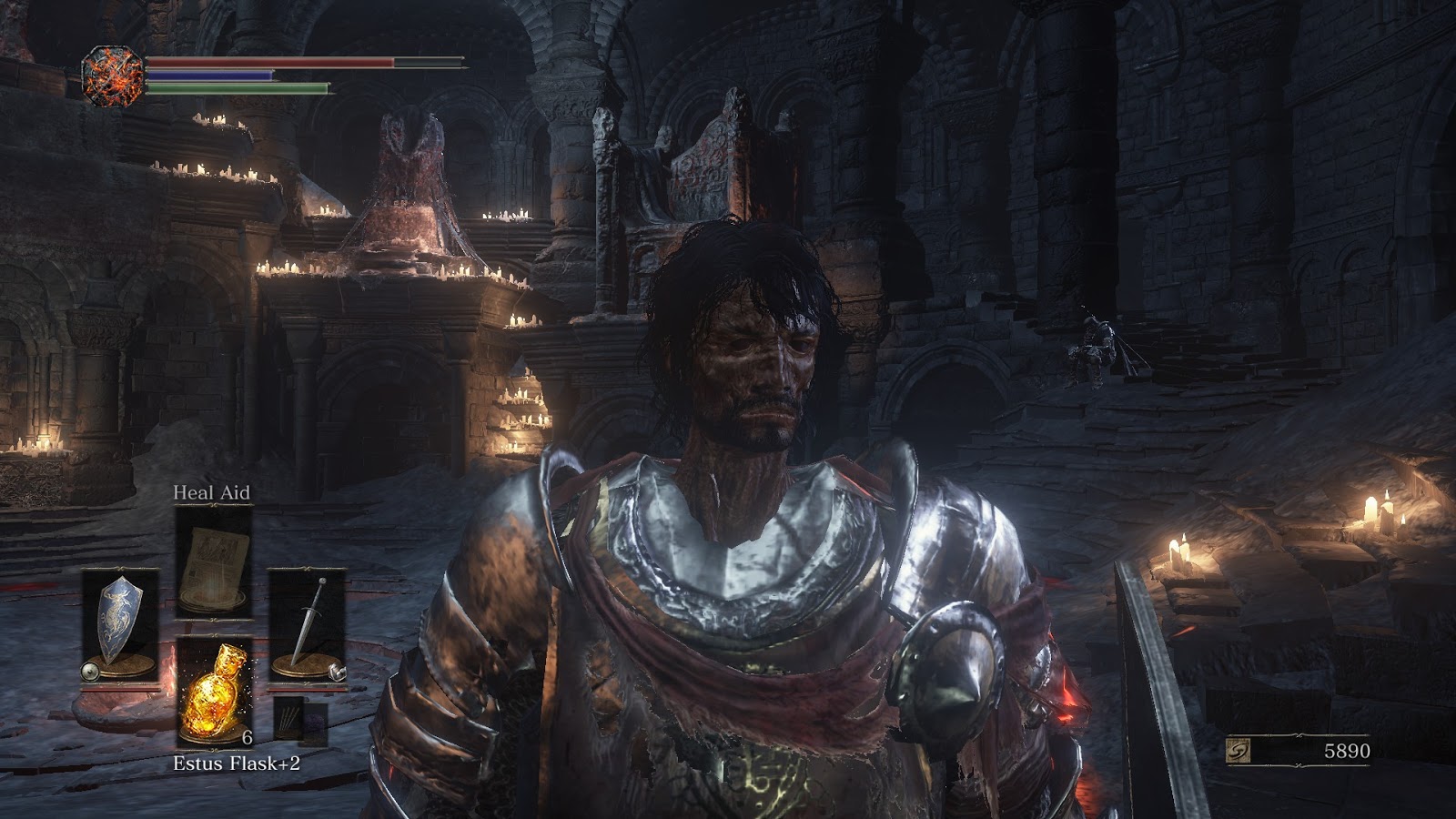This screenshot has width=1456, height=819.
Task: Select the small secondary item slot
Action: (300, 722)
